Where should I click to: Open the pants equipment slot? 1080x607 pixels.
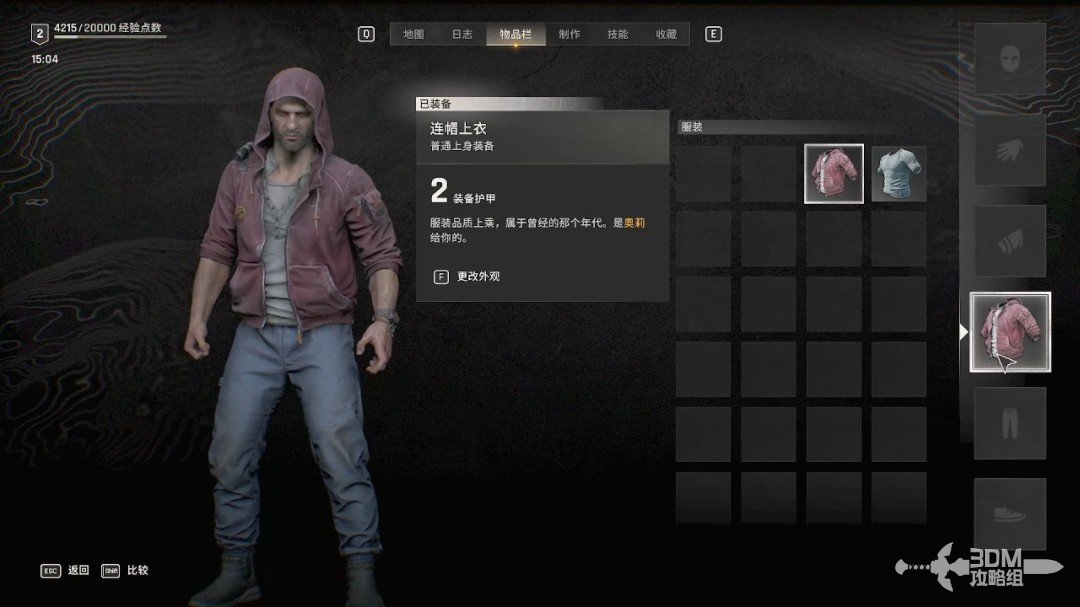[1009, 423]
